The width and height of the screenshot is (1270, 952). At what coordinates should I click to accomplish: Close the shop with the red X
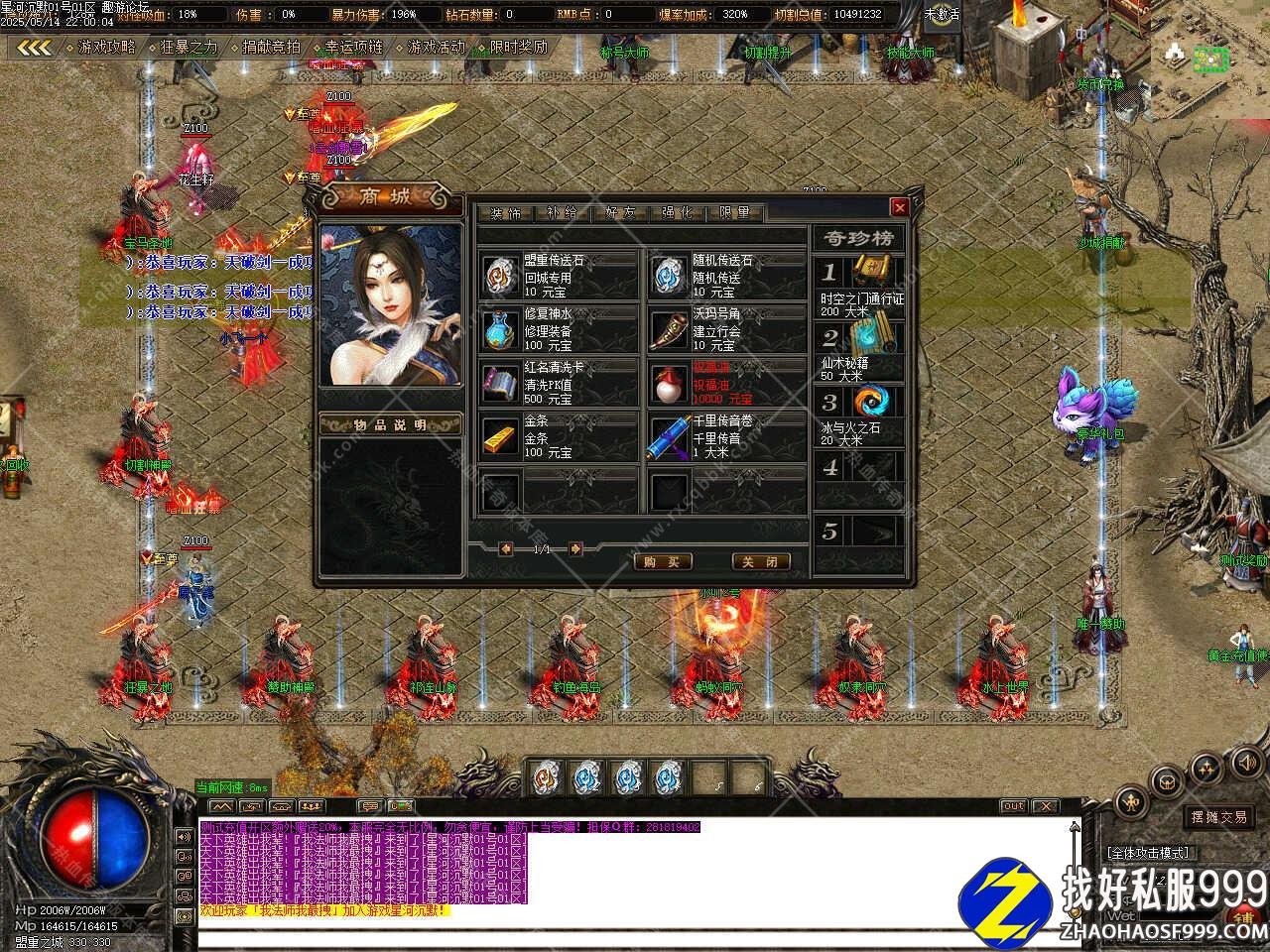899,207
